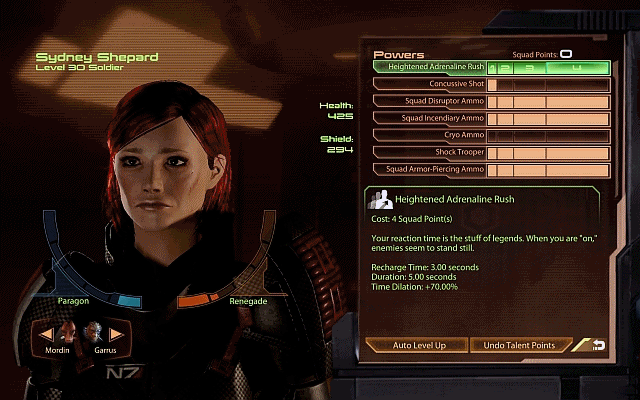
Task: Exit the squad screen with back arrow
Action: coord(598,345)
